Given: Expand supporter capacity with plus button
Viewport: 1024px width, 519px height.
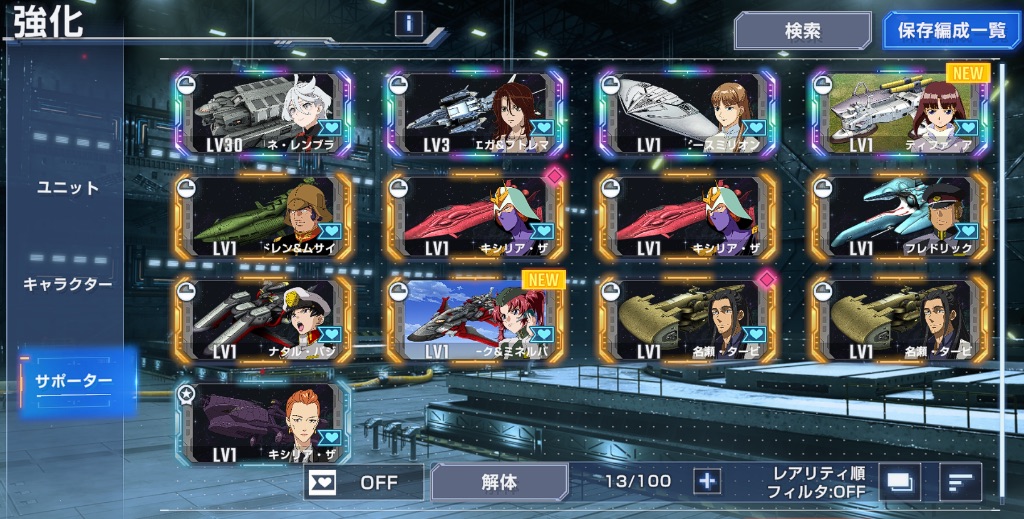Looking at the screenshot, I should click(x=708, y=481).
